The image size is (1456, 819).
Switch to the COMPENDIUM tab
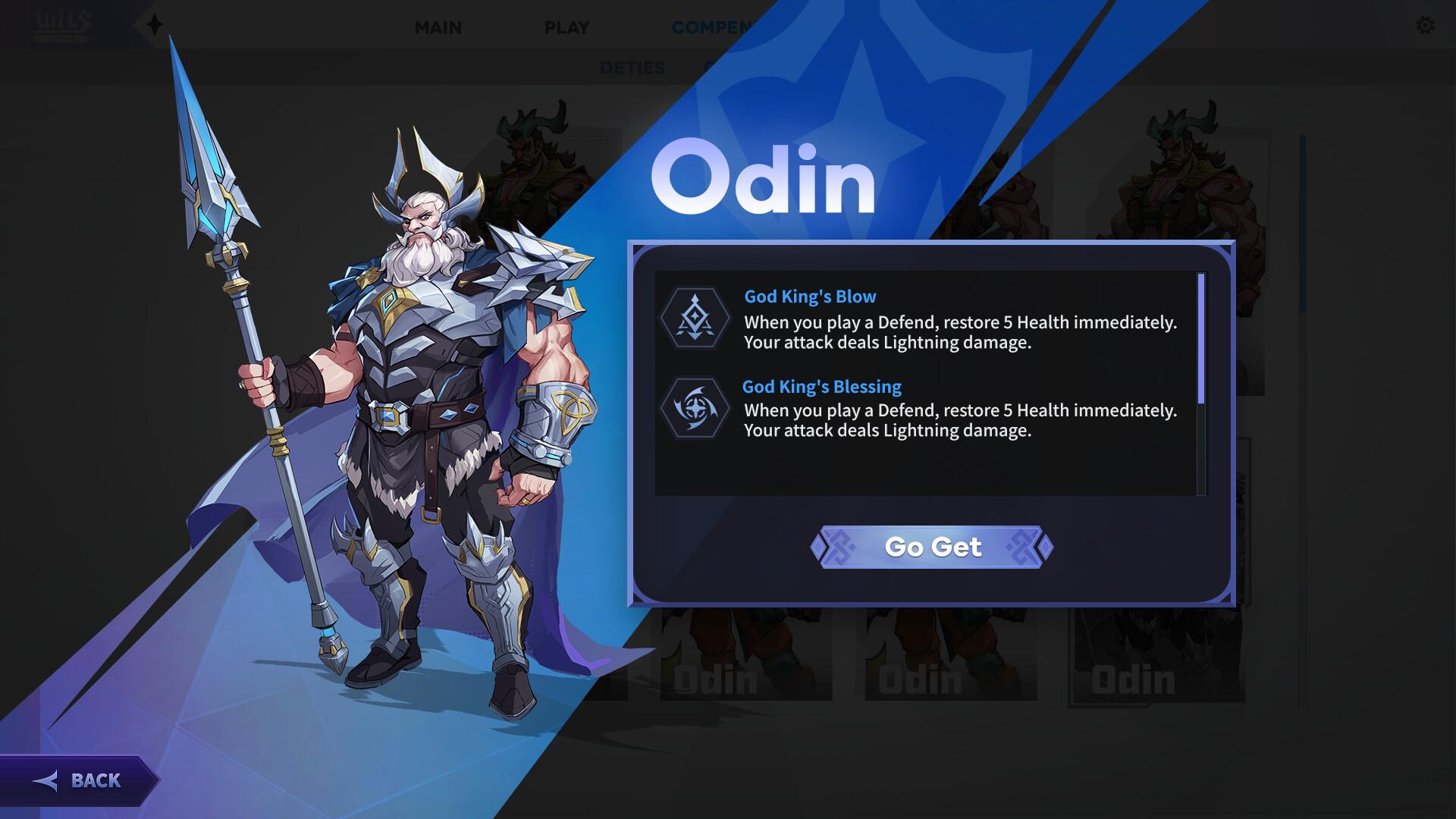tap(713, 27)
